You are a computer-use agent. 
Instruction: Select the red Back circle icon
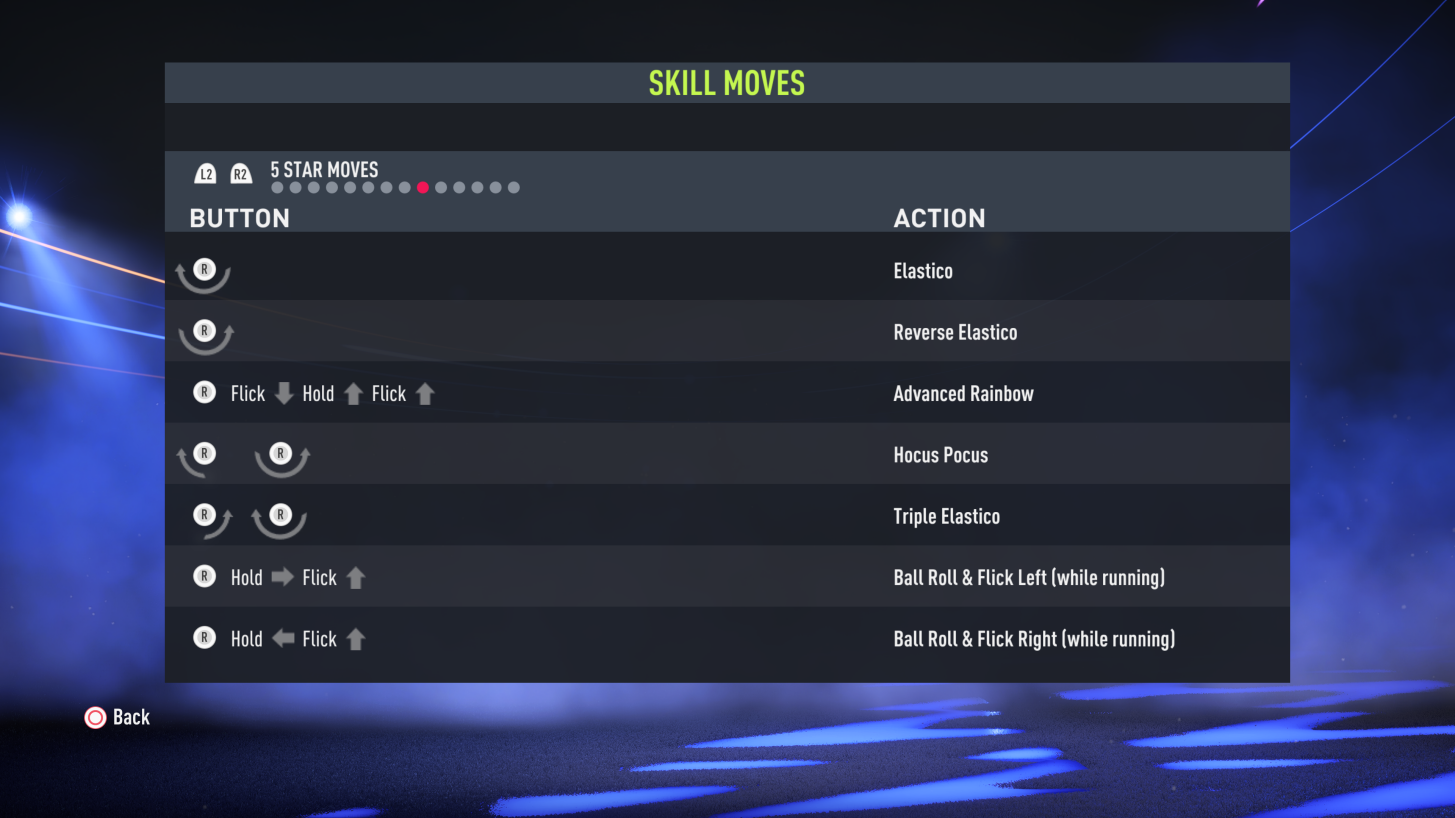pyautogui.click(x=95, y=717)
